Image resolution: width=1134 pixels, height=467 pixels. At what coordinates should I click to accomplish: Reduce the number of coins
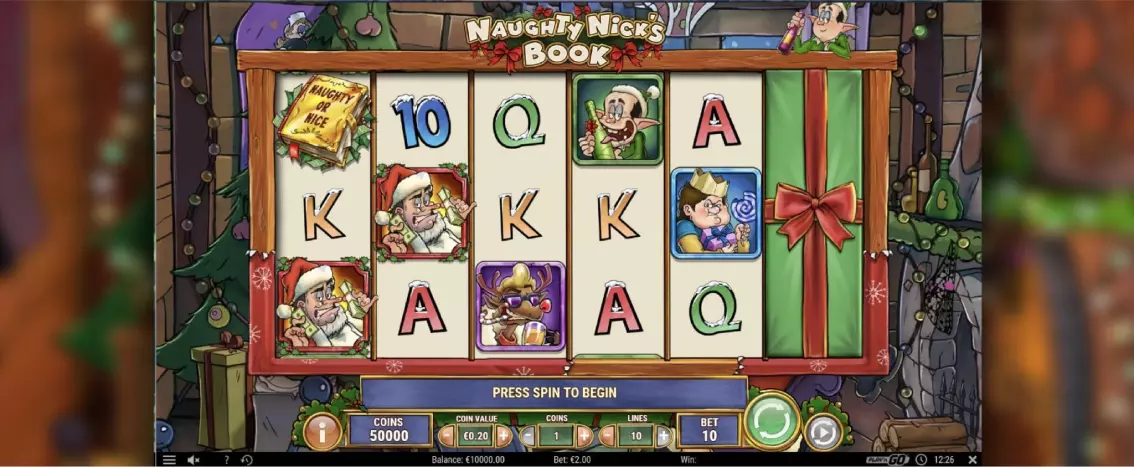528,436
